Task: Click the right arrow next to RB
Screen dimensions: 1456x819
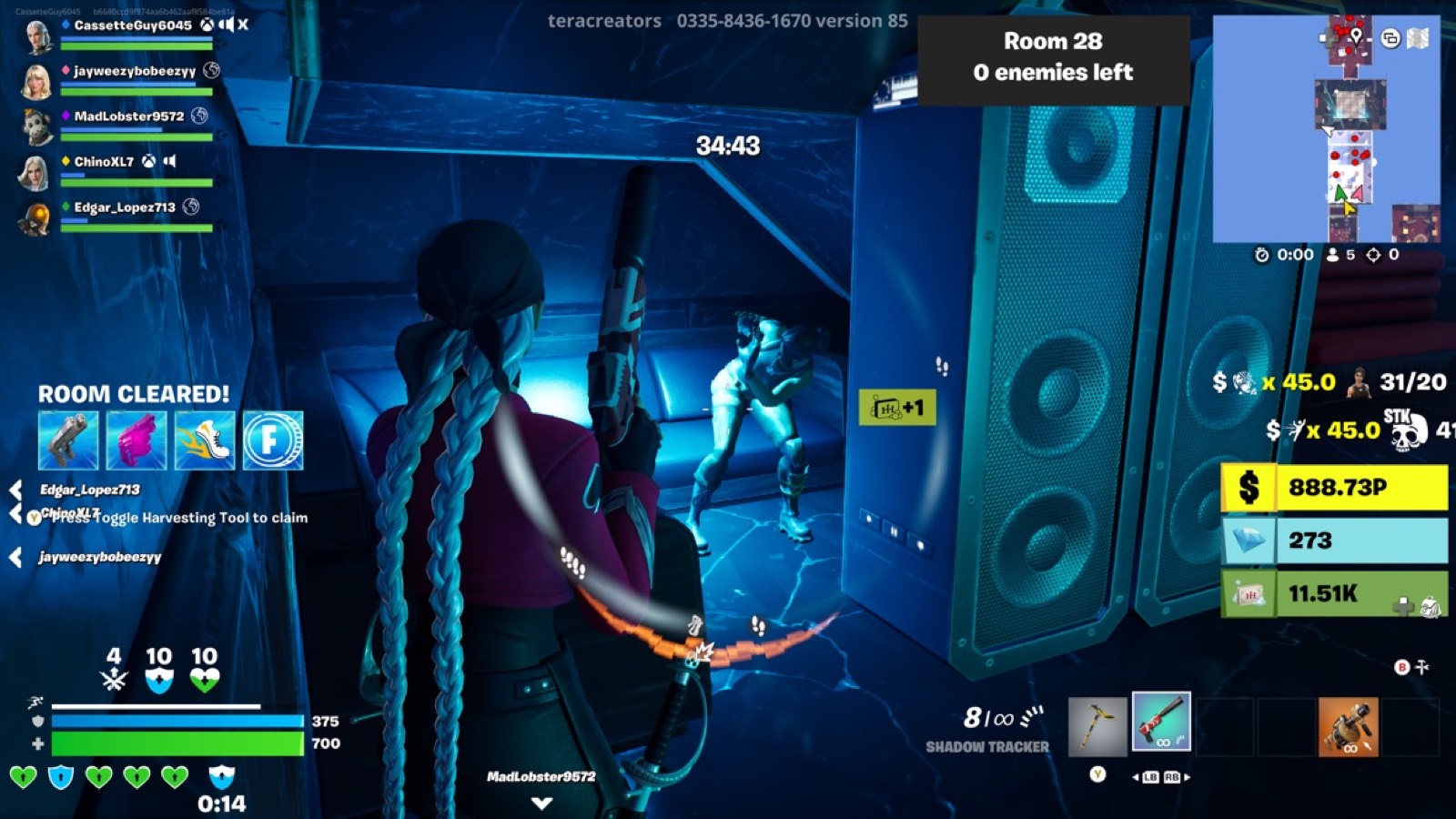Action: click(x=1188, y=777)
